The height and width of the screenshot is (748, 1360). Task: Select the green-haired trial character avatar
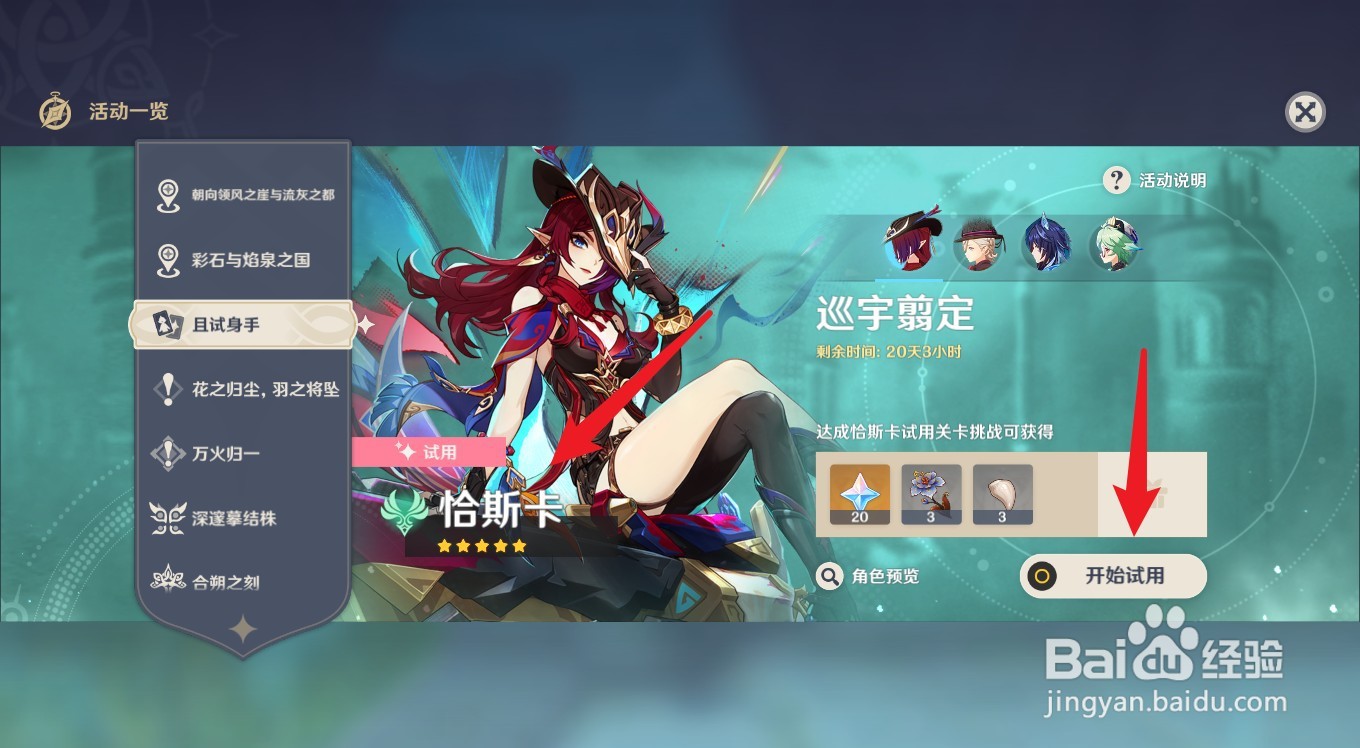point(1114,243)
